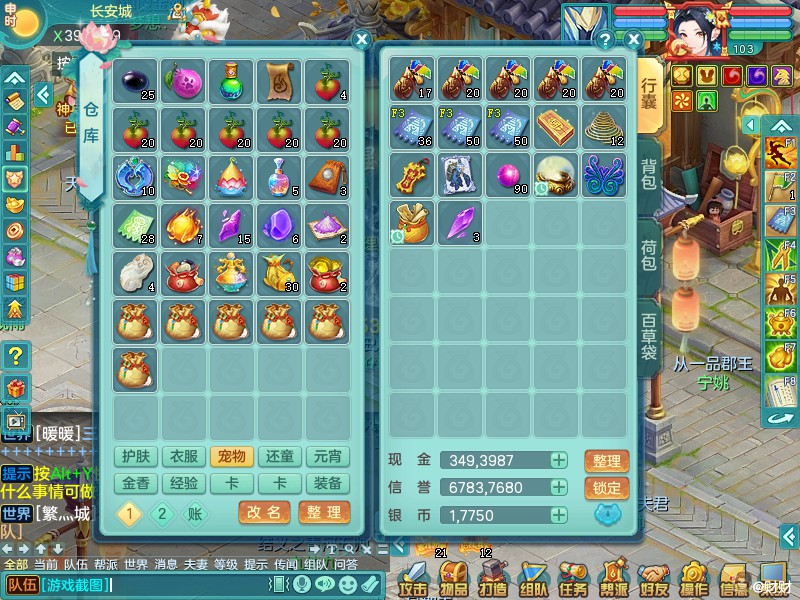Add cash with the 现金 plus button

pyautogui.click(x=559, y=460)
